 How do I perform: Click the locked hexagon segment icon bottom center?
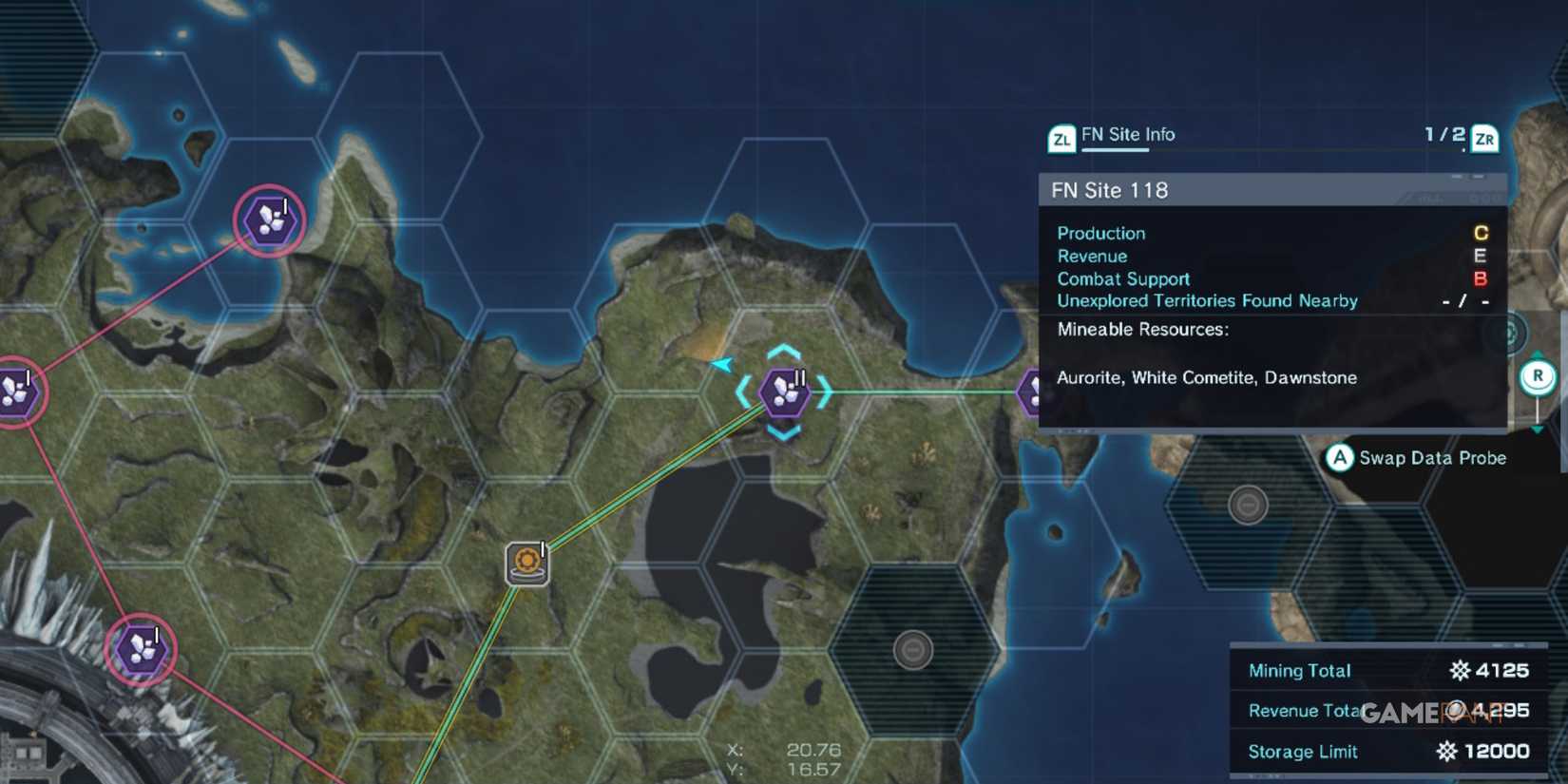tap(914, 649)
